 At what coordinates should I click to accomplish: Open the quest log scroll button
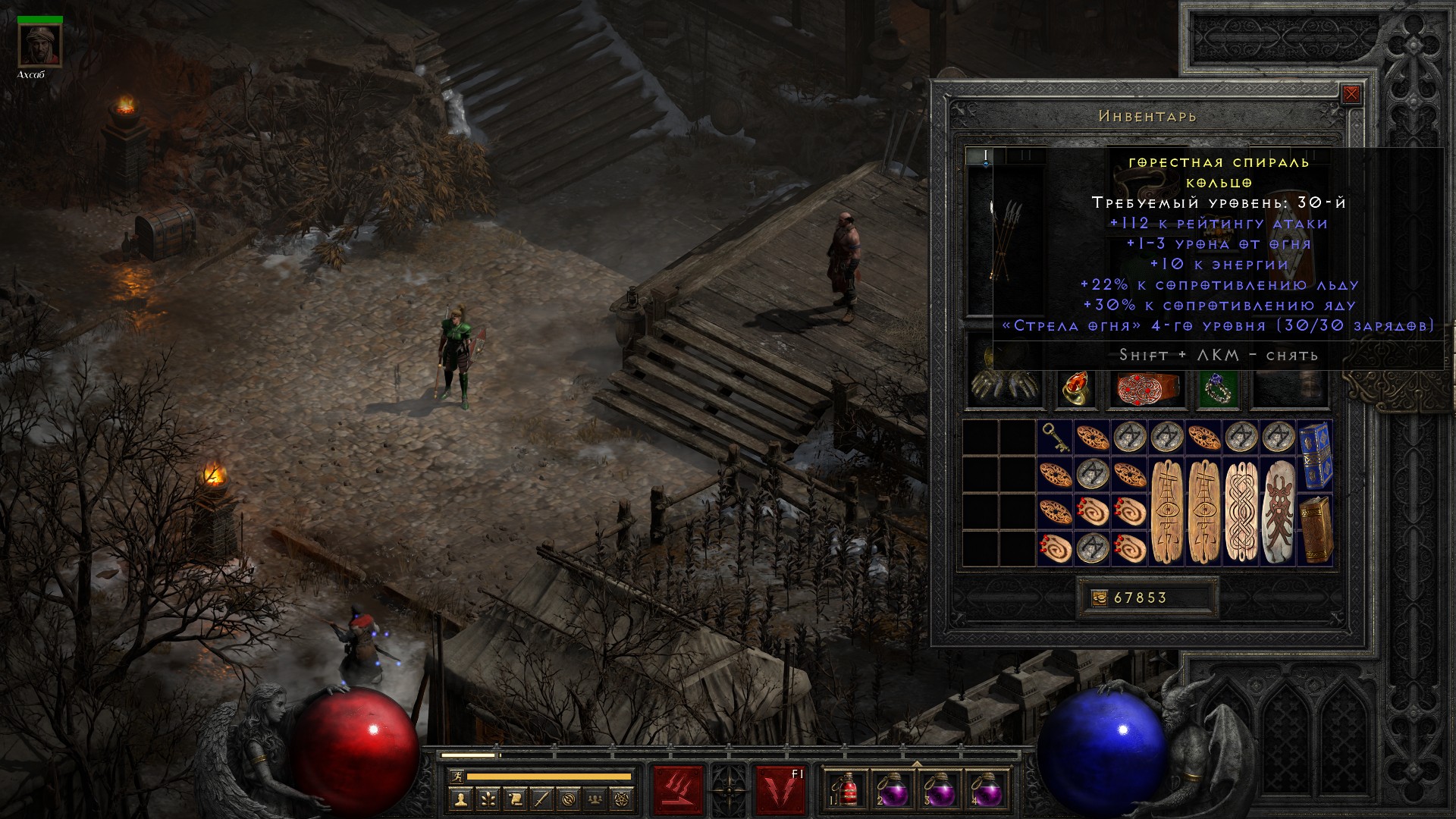pyautogui.click(x=514, y=799)
